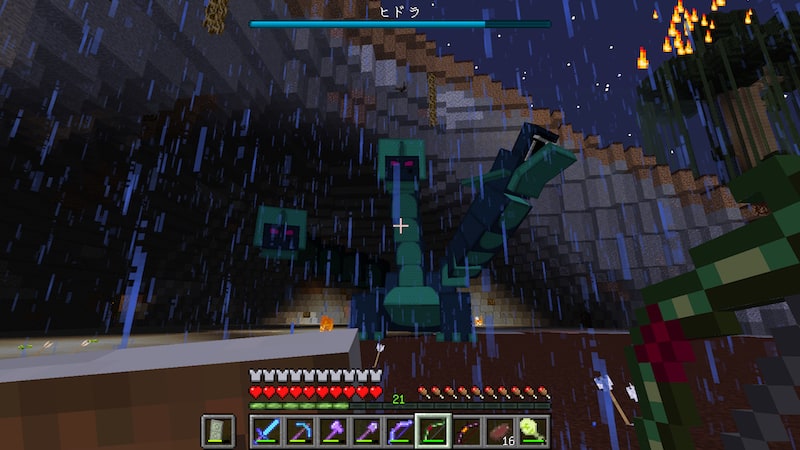This screenshot has height=450, width=800.
Task: Choose the purple enchanted axe slot
Action: tap(332, 430)
